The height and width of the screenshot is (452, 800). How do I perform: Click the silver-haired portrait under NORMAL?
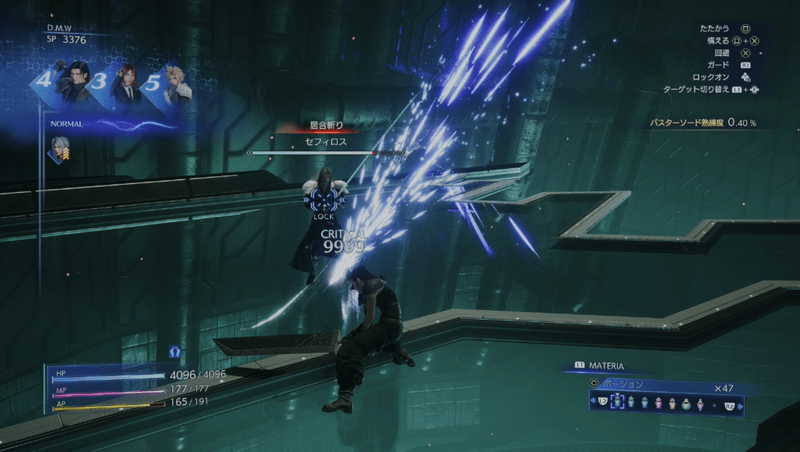click(x=61, y=149)
